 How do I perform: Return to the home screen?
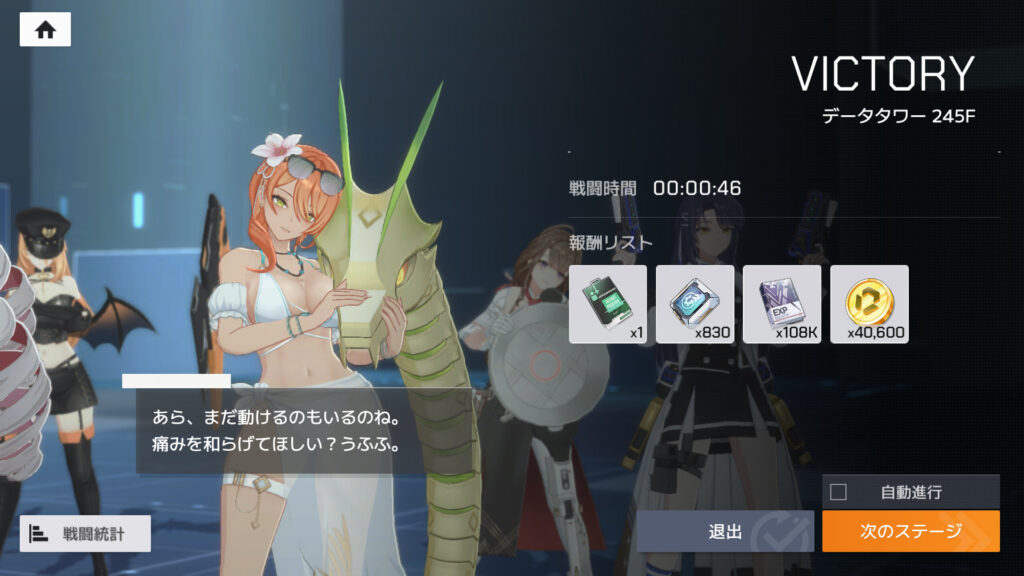coord(45,30)
